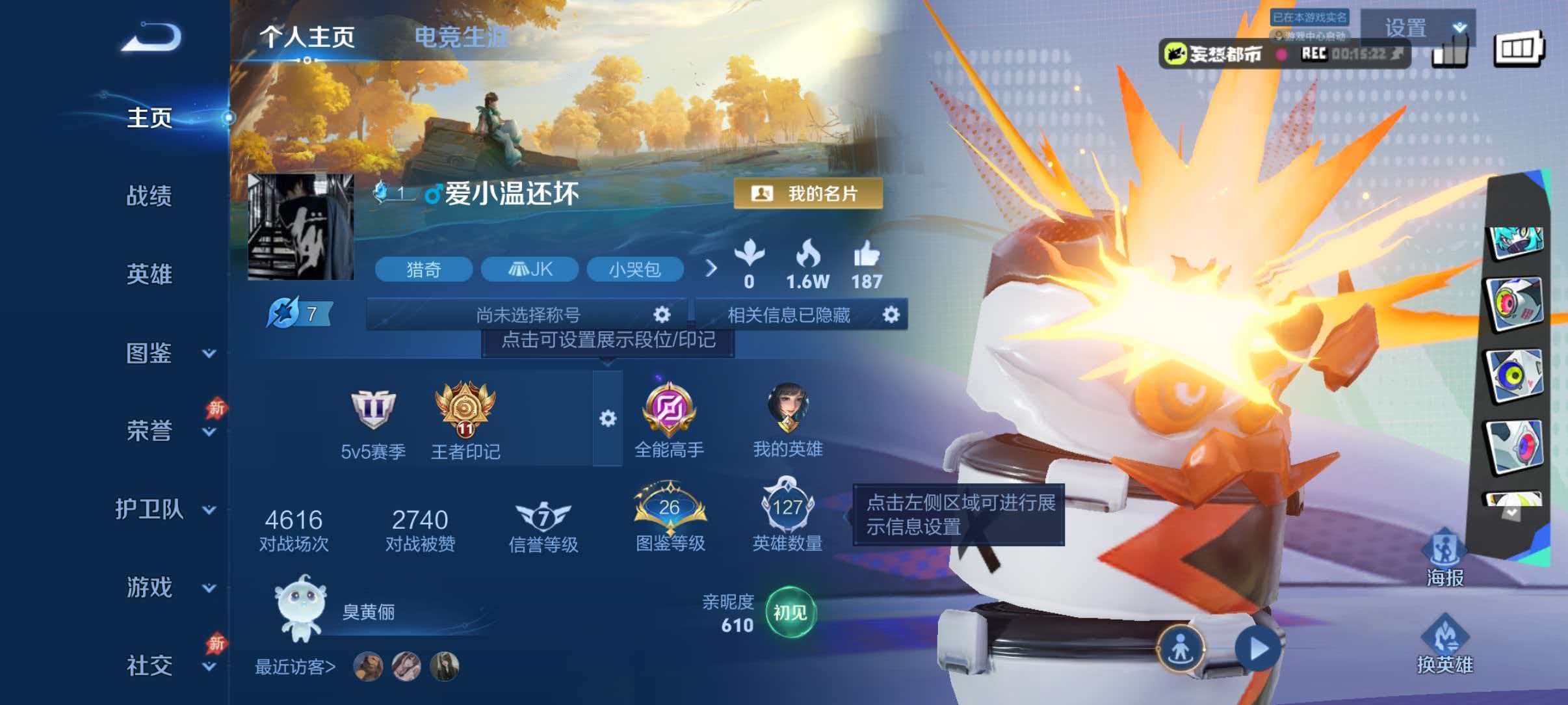Open the gear next to 尚未选择称号

pos(662,314)
